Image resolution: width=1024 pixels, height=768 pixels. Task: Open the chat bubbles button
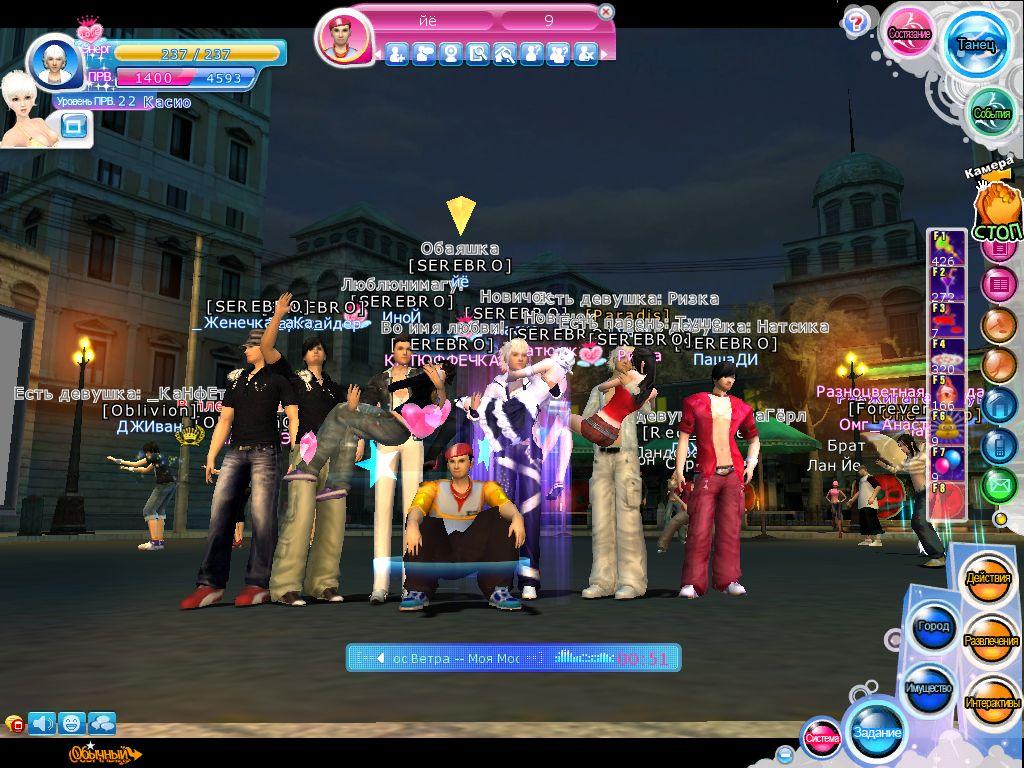point(102,722)
